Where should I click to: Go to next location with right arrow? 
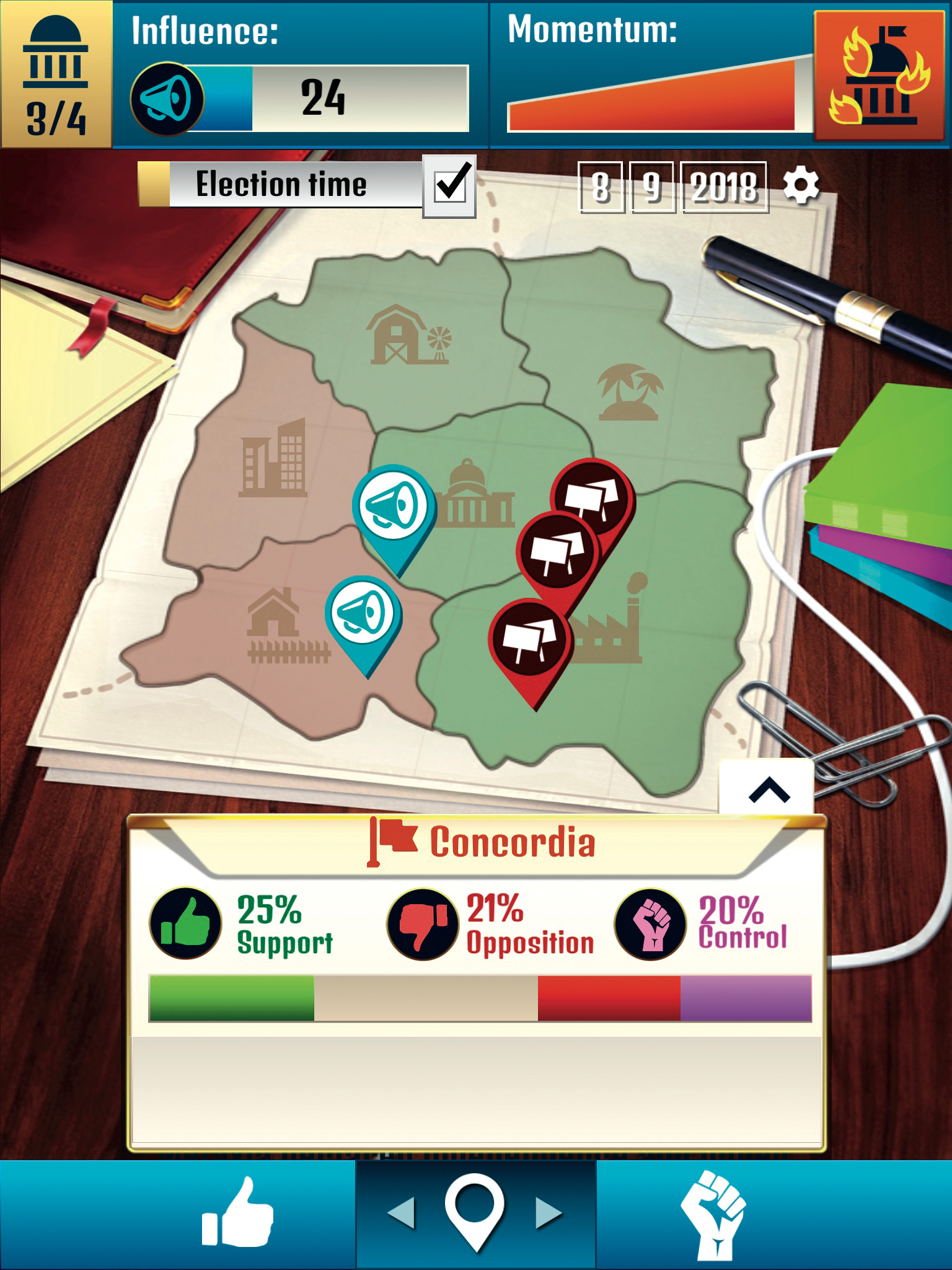point(548,1213)
